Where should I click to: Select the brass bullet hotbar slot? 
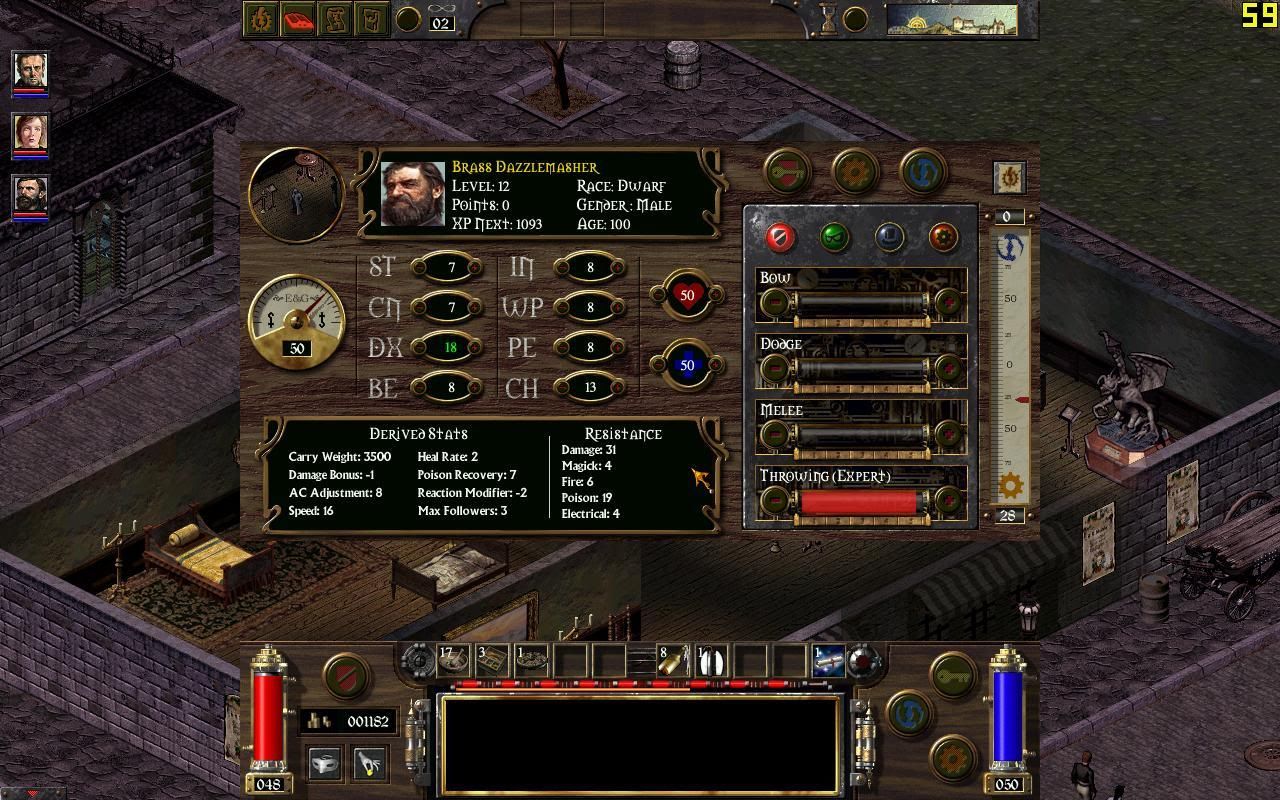point(671,660)
